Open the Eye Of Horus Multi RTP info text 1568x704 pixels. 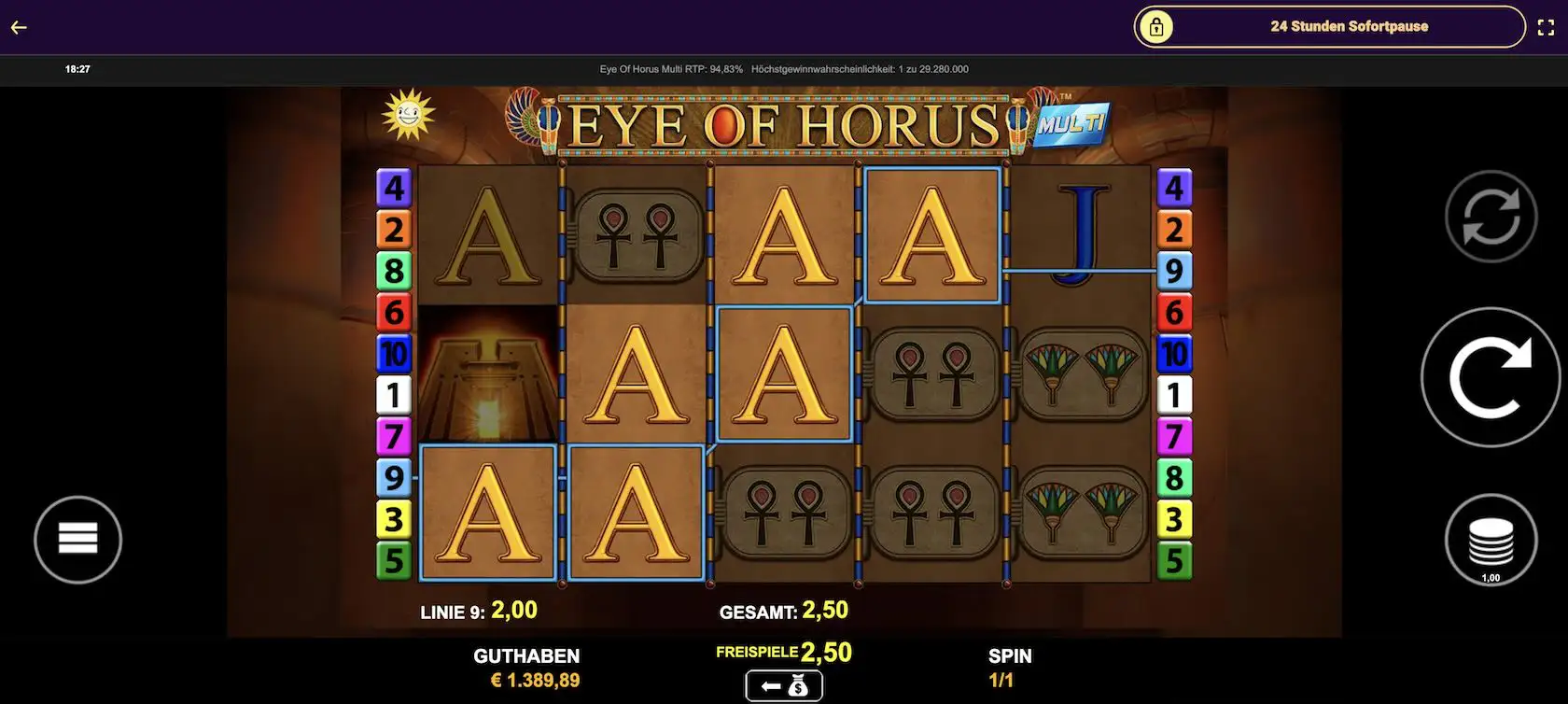(669, 68)
